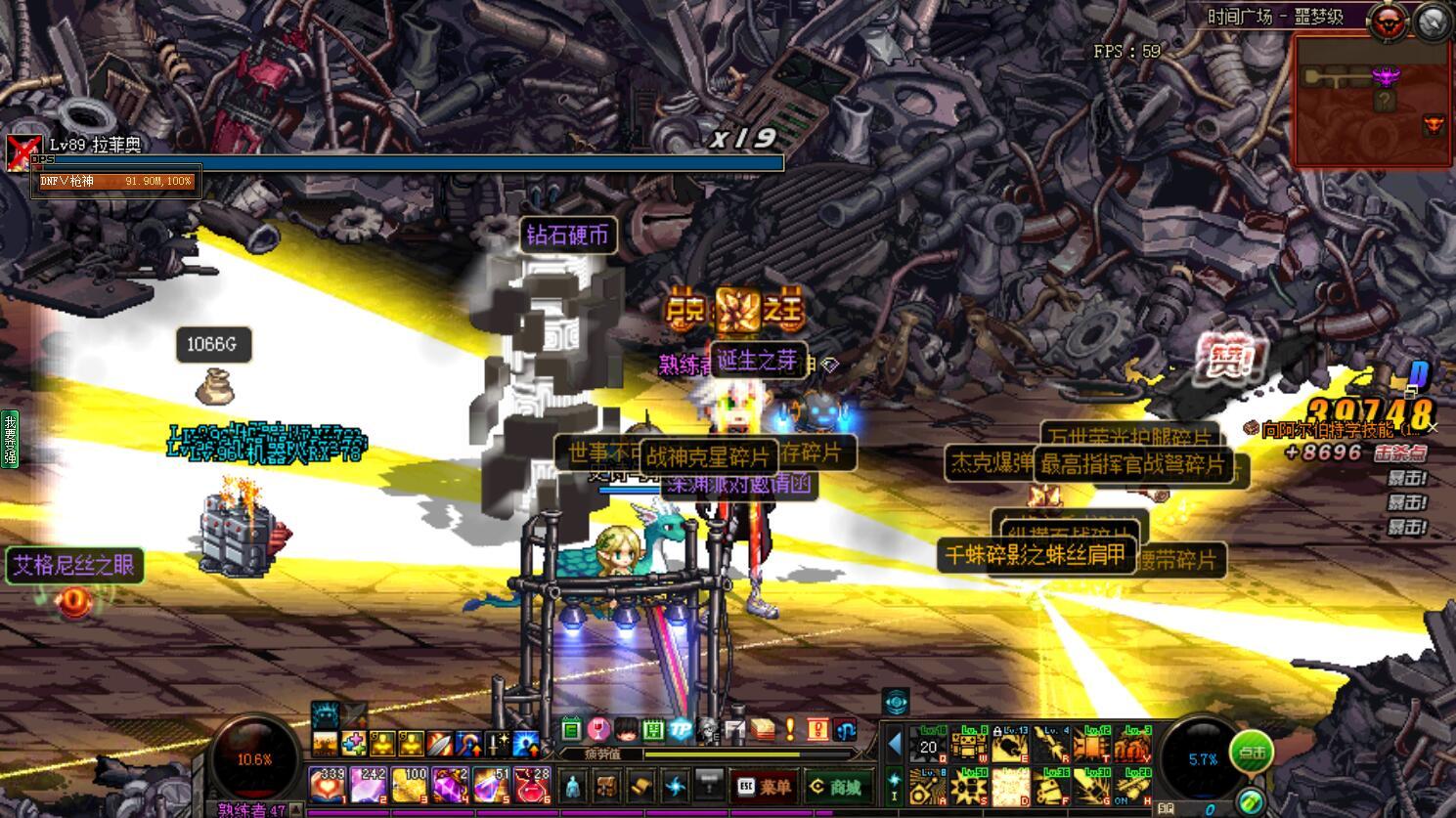Screen dimensions: 1456x818
Task: Use the heart-in-hands item in slot 1
Action: (x=326, y=785)
